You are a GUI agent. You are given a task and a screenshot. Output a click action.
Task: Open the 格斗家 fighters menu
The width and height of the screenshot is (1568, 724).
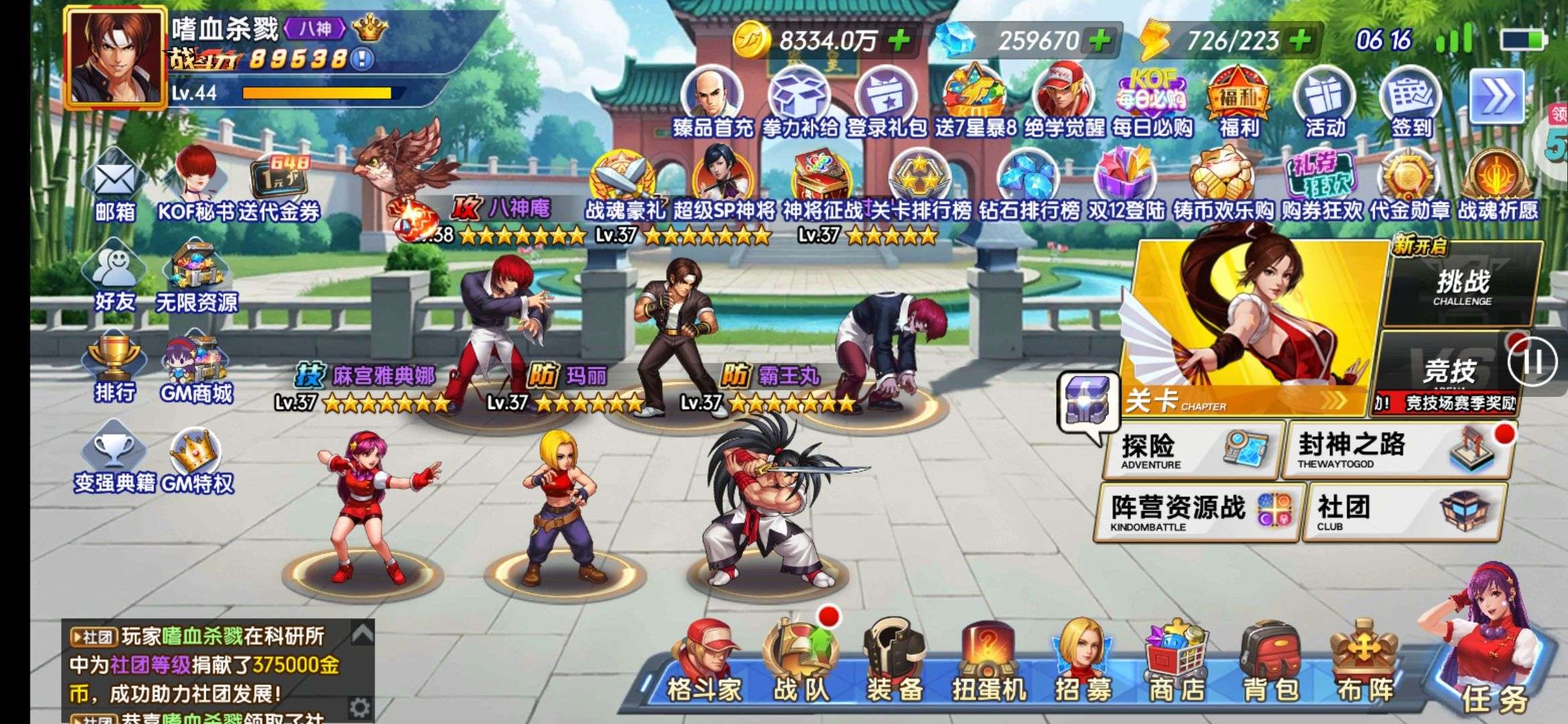705,664
